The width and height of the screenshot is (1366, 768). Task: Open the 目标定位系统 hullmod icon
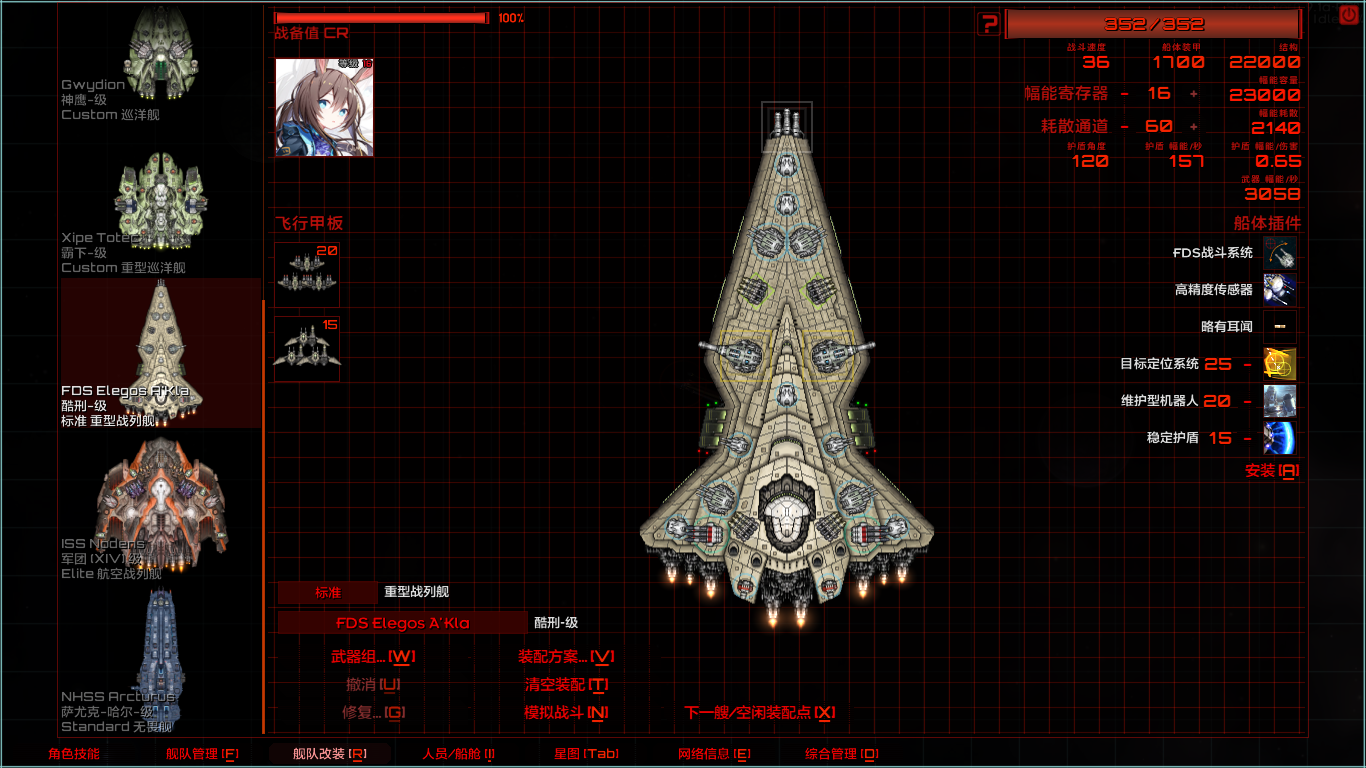pyautogui.click(x=1280, y=364)
